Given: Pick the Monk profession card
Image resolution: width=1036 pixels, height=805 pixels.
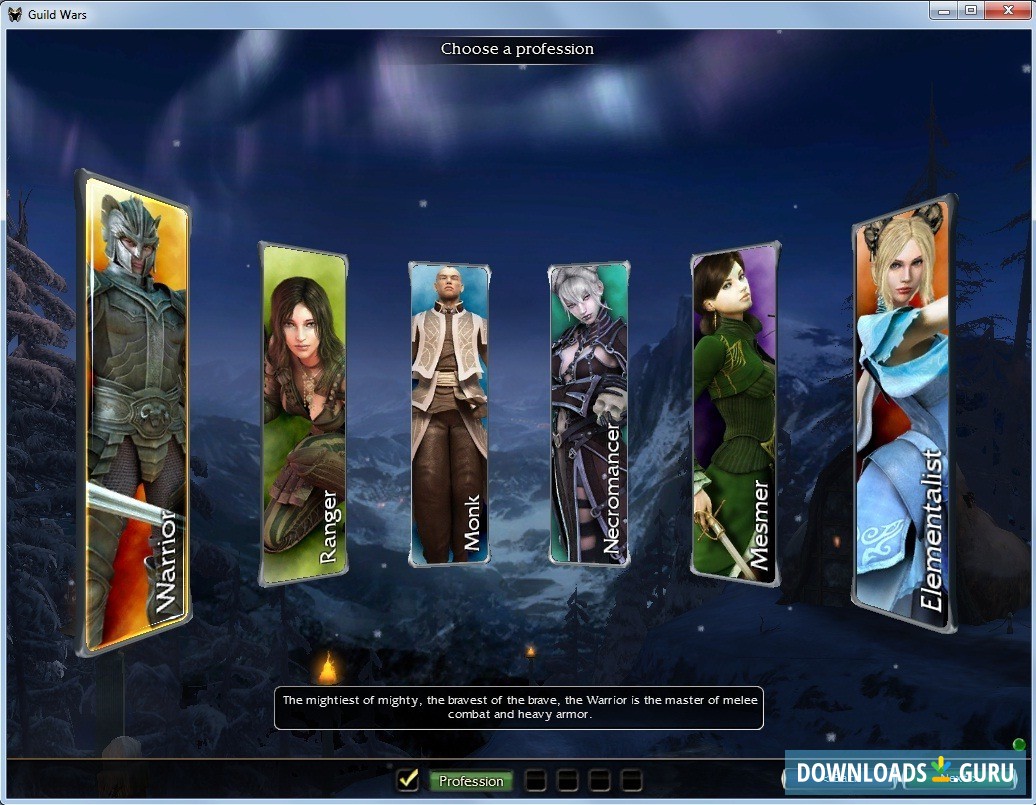Looking at the screenshot, I should tap(449, 413).
